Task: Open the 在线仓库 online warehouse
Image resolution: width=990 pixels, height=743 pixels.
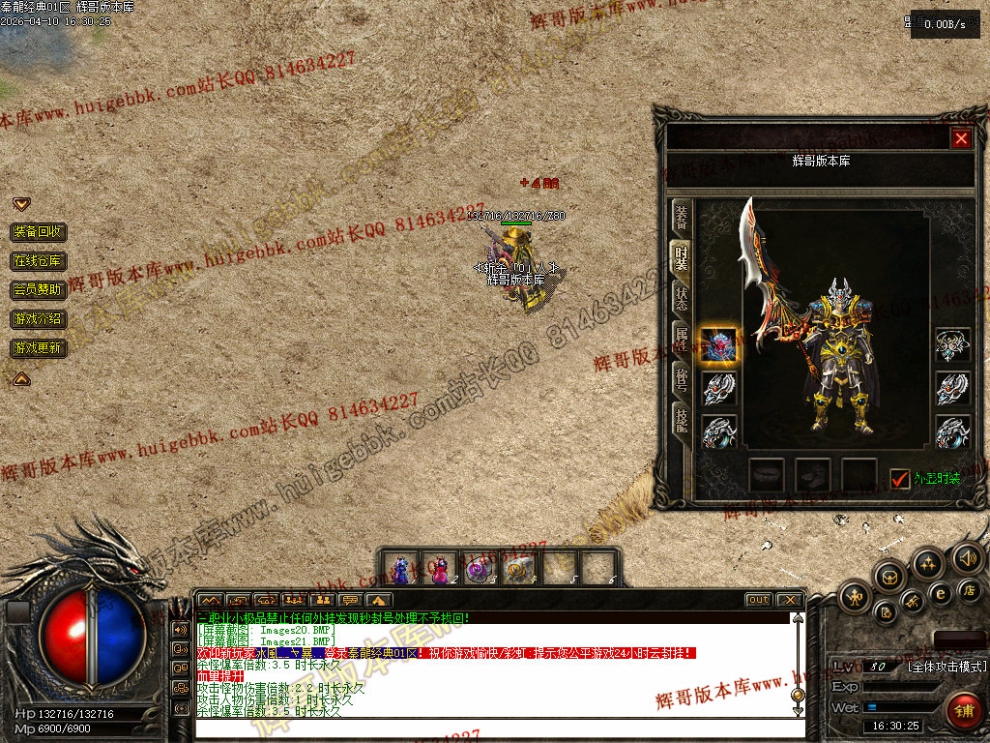Action: 38,261
